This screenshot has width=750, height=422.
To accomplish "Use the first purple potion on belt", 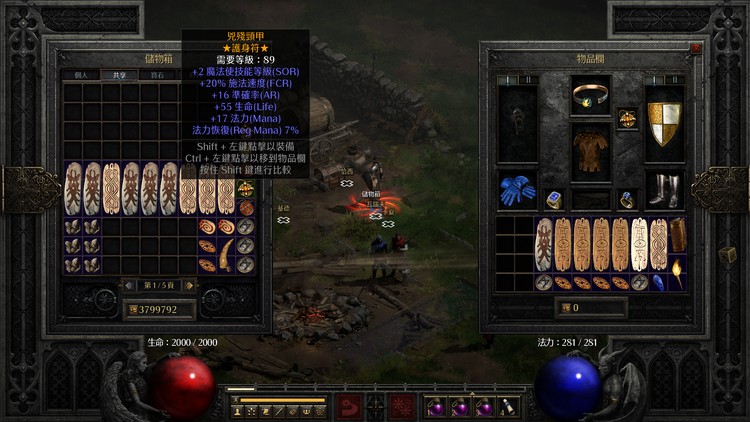I will click(435, 408).
